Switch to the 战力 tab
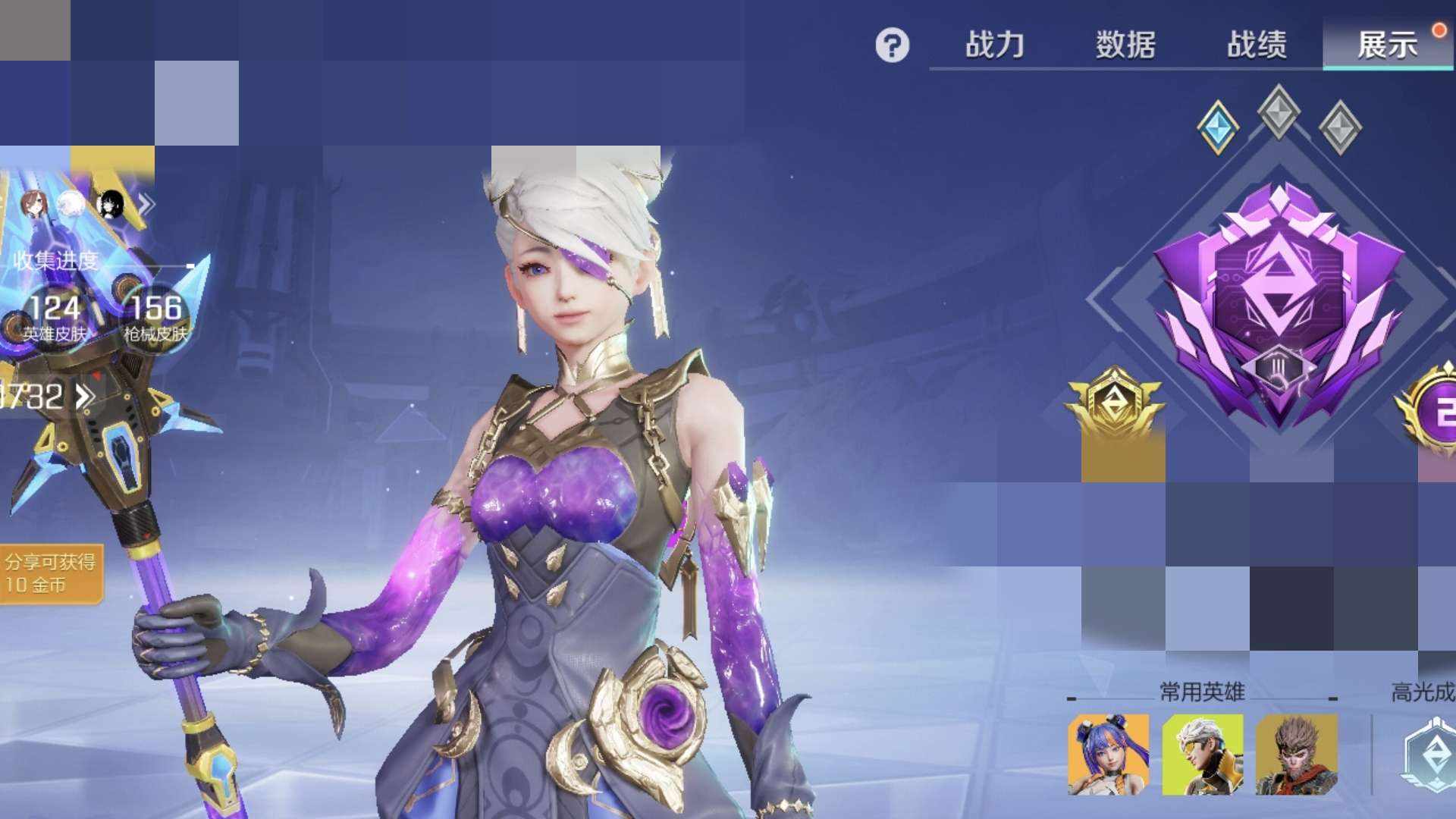Viewport: 1456px width, 819px height. pos(994,45)
